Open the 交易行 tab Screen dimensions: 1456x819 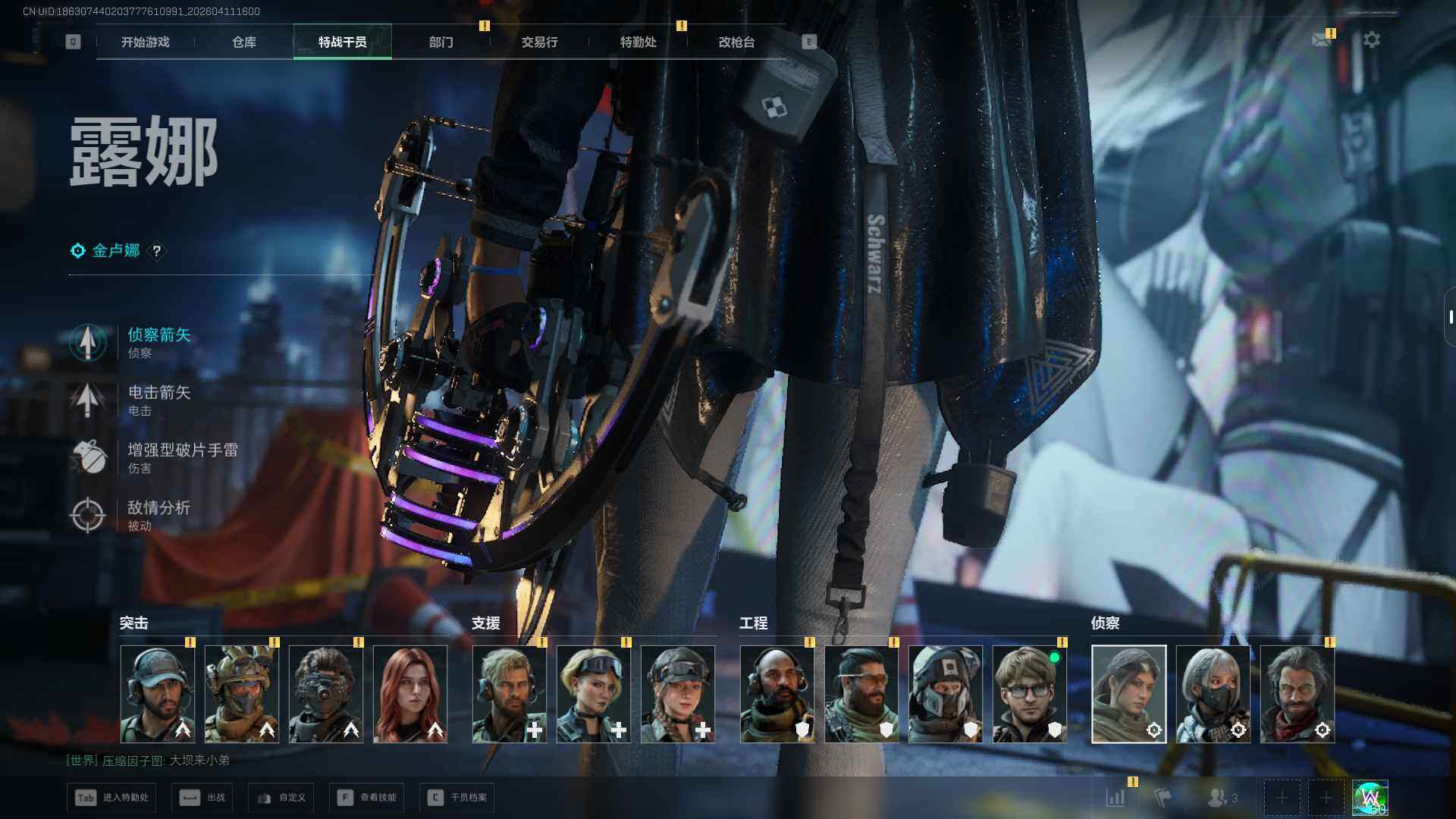click(x=539, y=42)
